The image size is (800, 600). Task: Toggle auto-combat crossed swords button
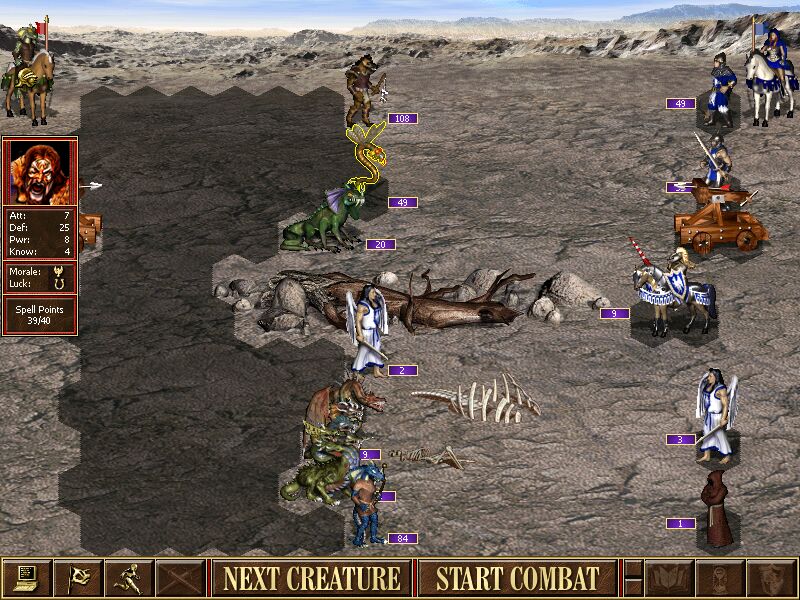click(180, 578)
